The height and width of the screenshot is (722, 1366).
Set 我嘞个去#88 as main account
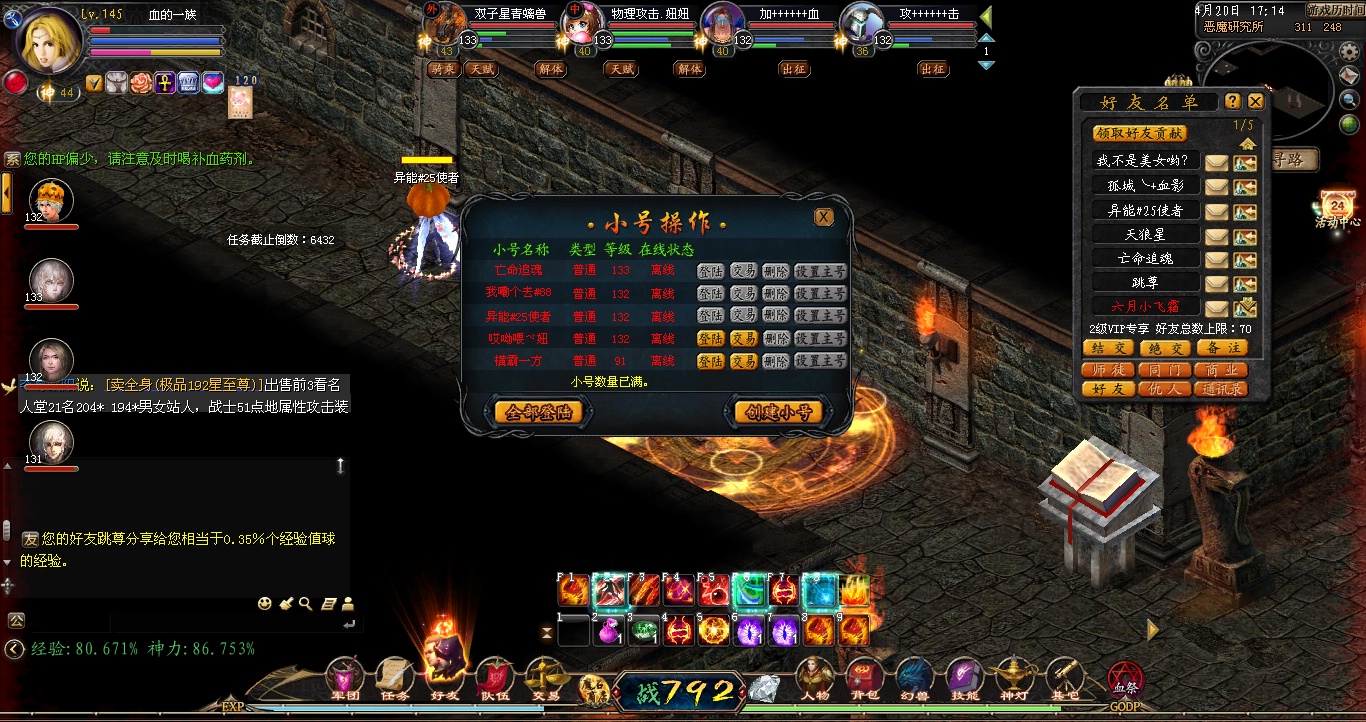[820, 294]
